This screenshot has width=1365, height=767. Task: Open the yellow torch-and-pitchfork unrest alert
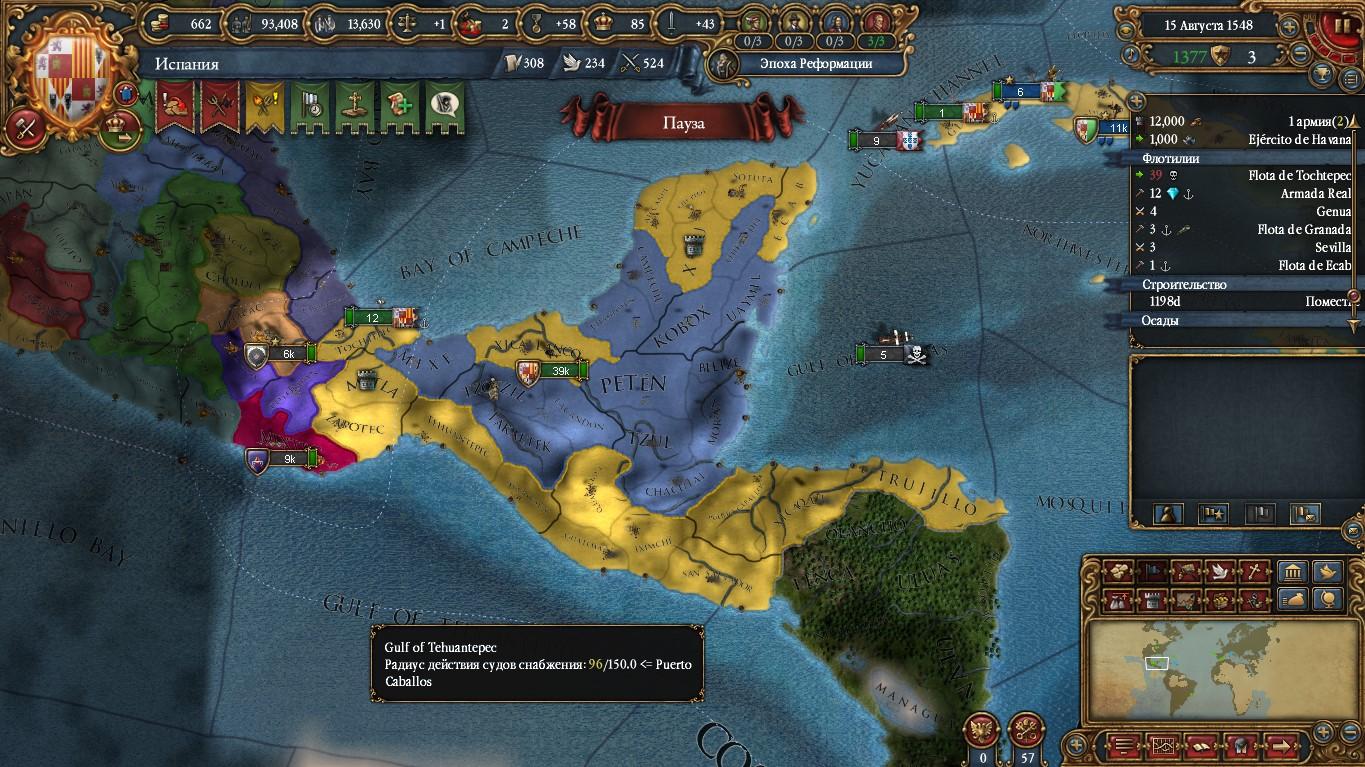point(264,104)
